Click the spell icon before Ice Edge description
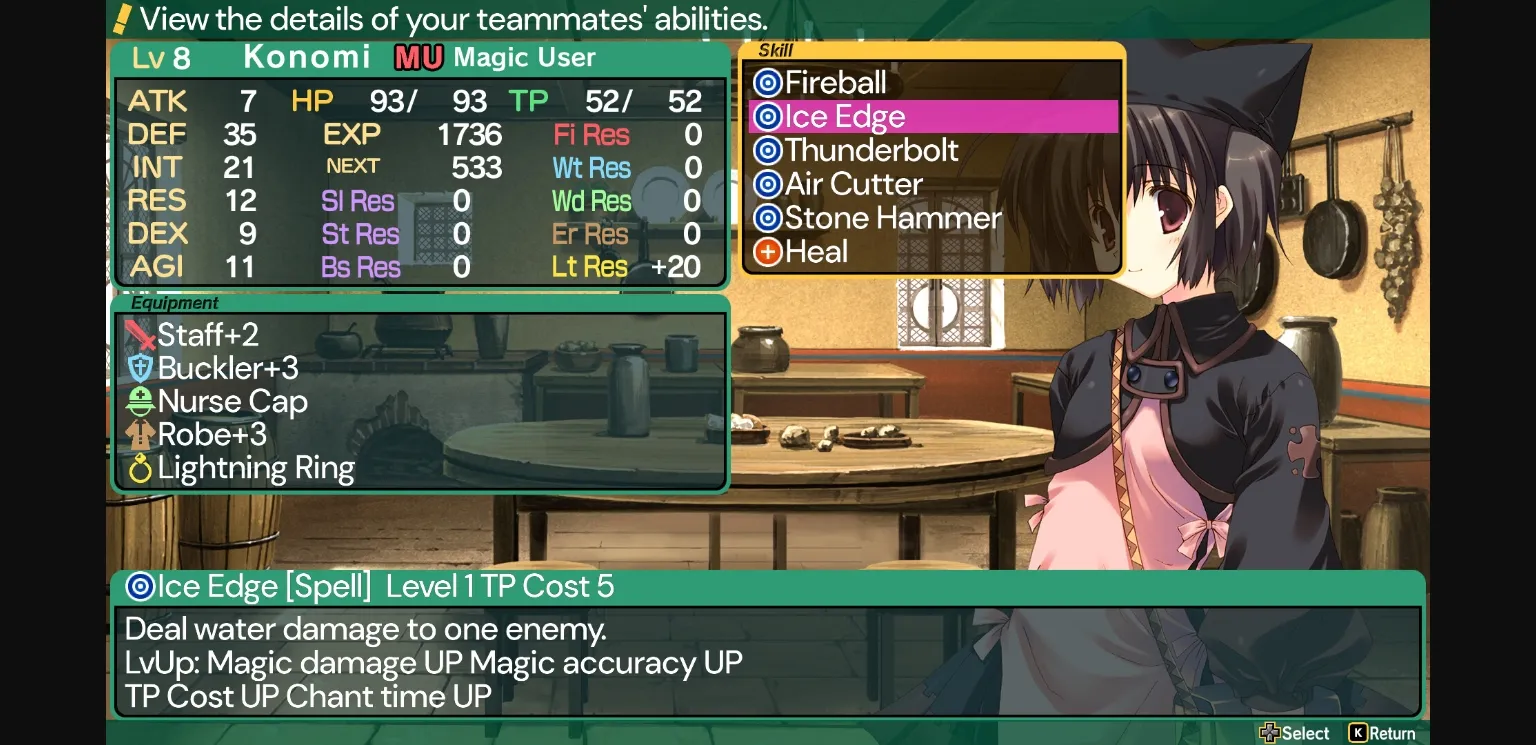The image size is (1536, 745). (140, 588)
